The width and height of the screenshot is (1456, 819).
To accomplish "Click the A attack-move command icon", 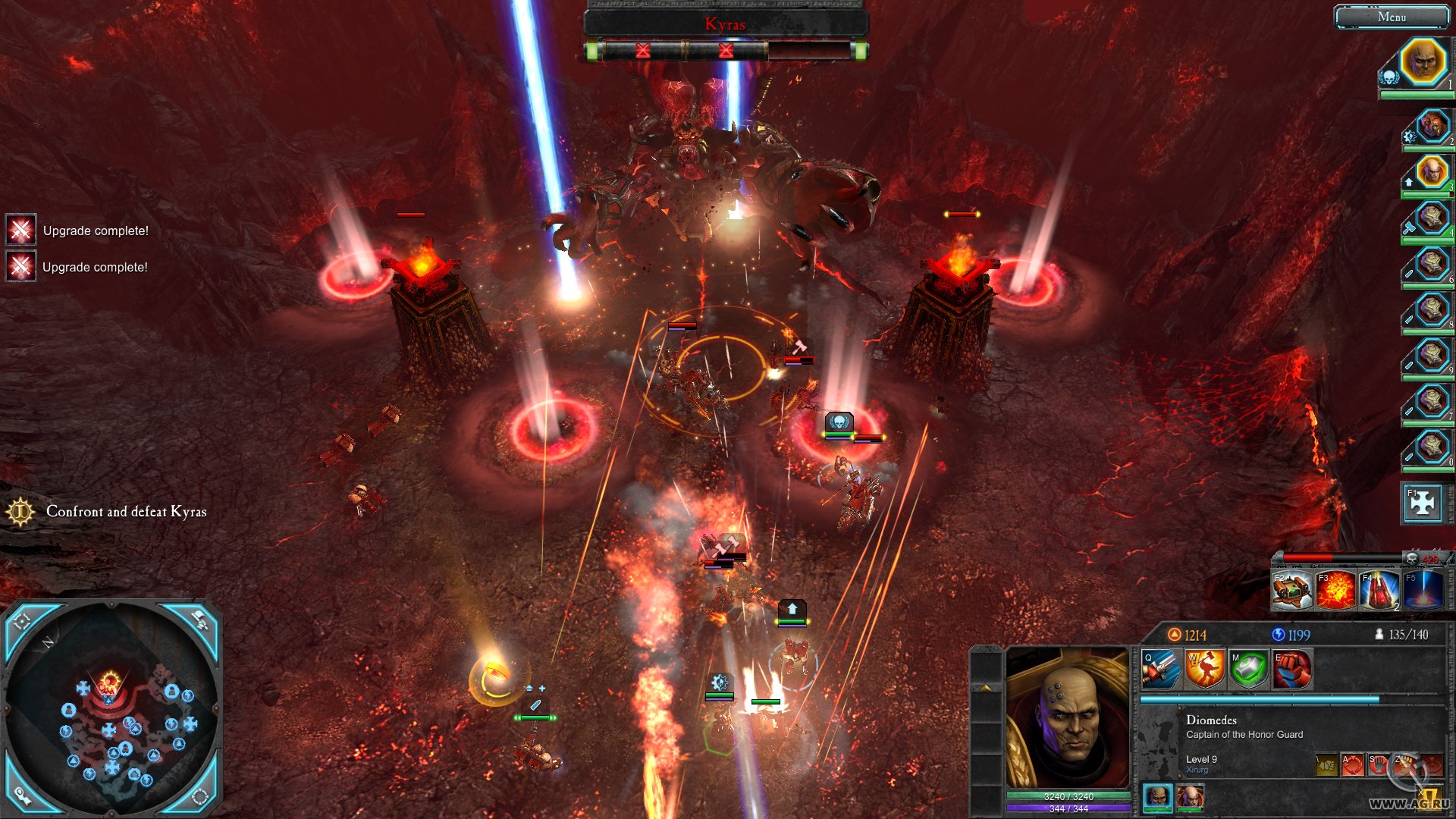I will (x=1352, y=764).
